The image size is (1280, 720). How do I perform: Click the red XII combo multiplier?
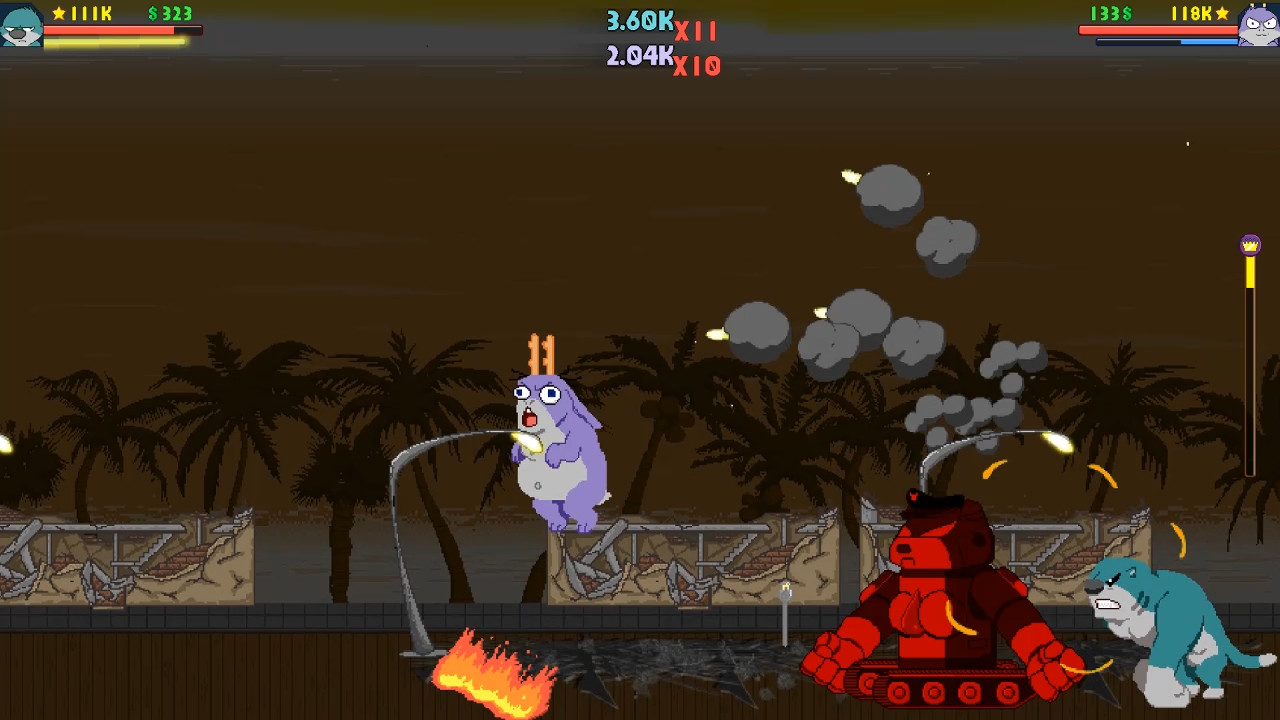pos(697,29)
